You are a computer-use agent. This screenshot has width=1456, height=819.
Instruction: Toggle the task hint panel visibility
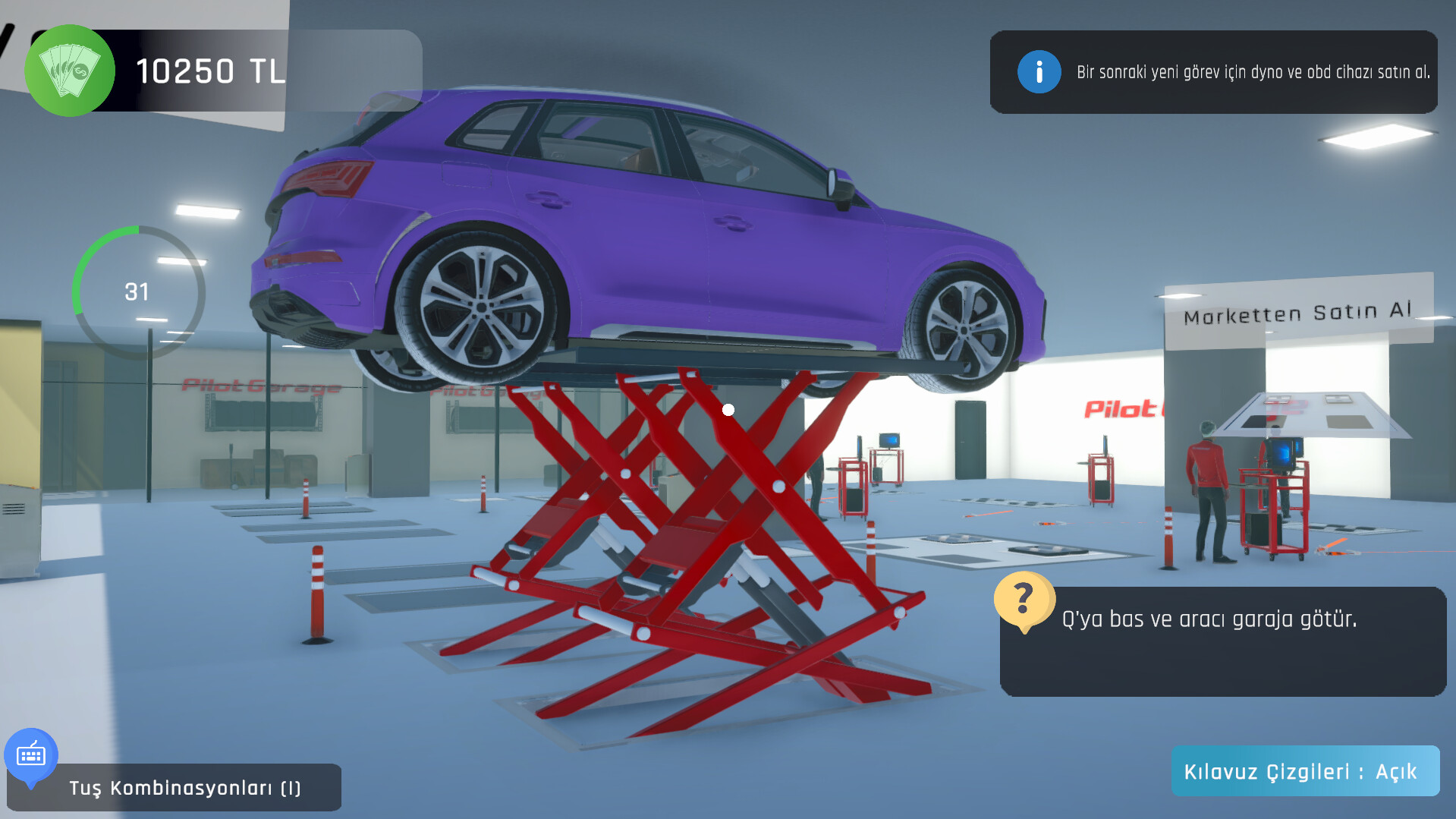[x=1223, y=641]
